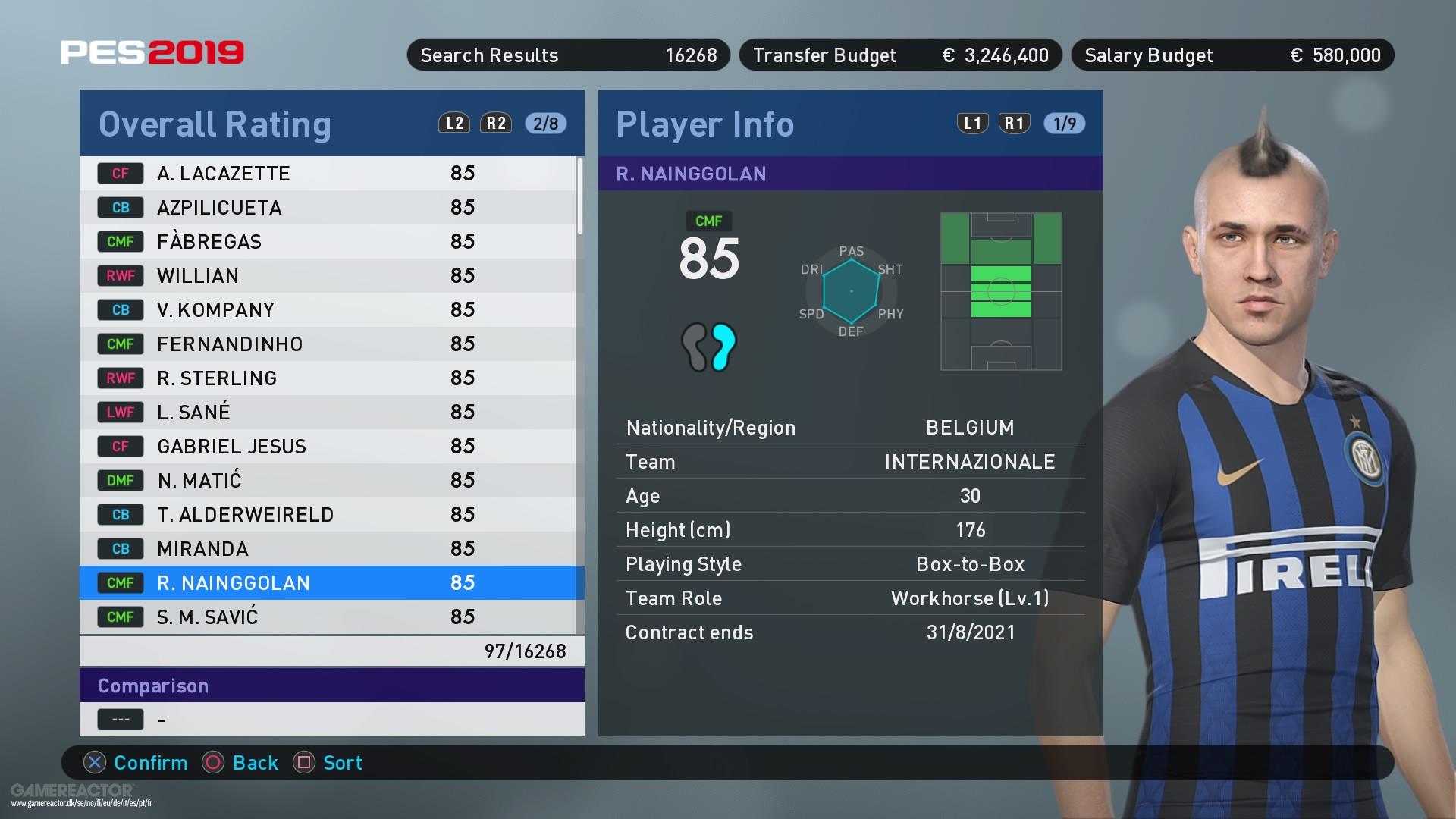Select the CF position badge next to A. Lacazette
Viewport: 1456px width, 819px height.
pyautogui.click(x=120, y=173)
